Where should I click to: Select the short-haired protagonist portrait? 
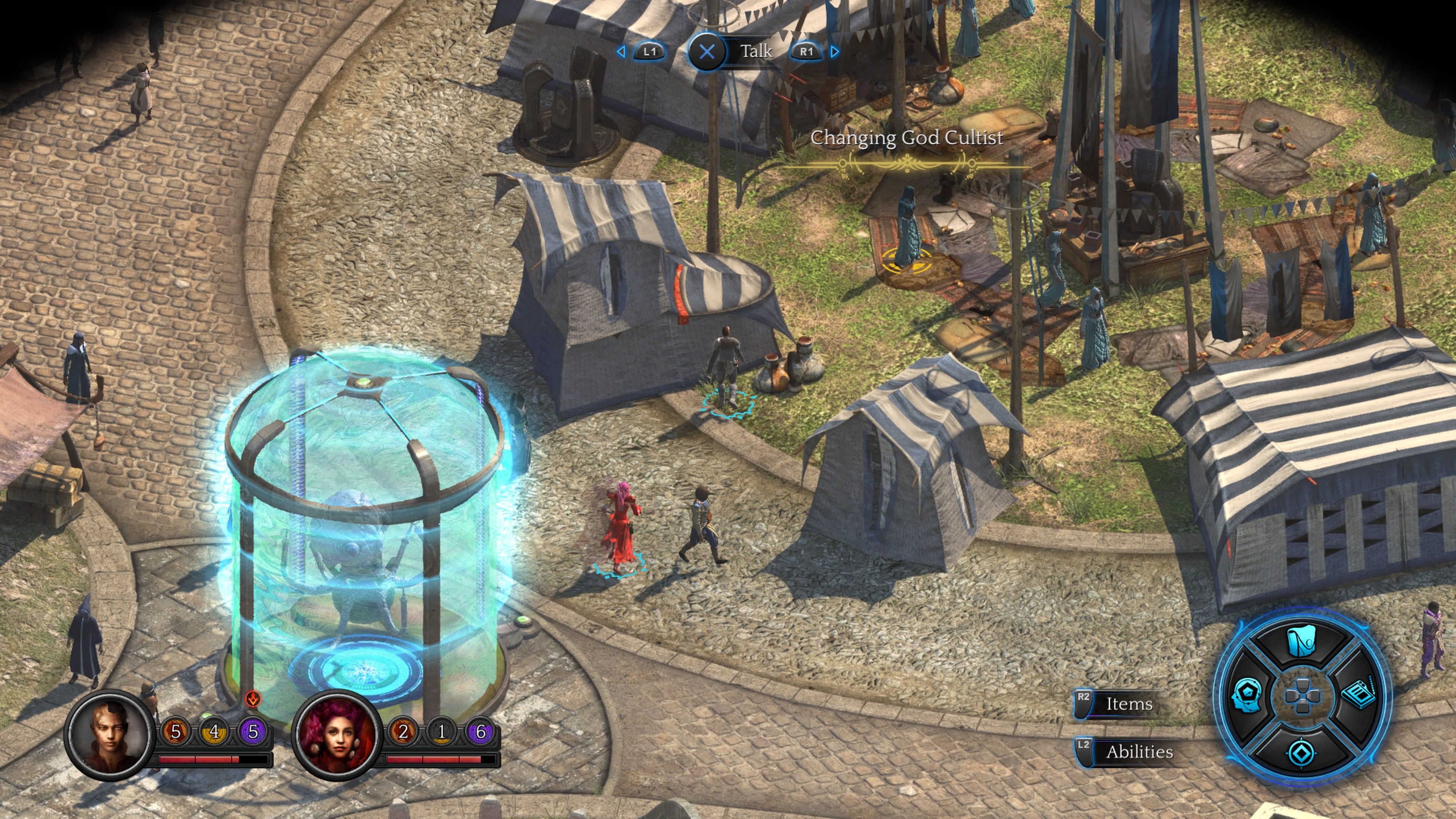(x=110, y=734)
